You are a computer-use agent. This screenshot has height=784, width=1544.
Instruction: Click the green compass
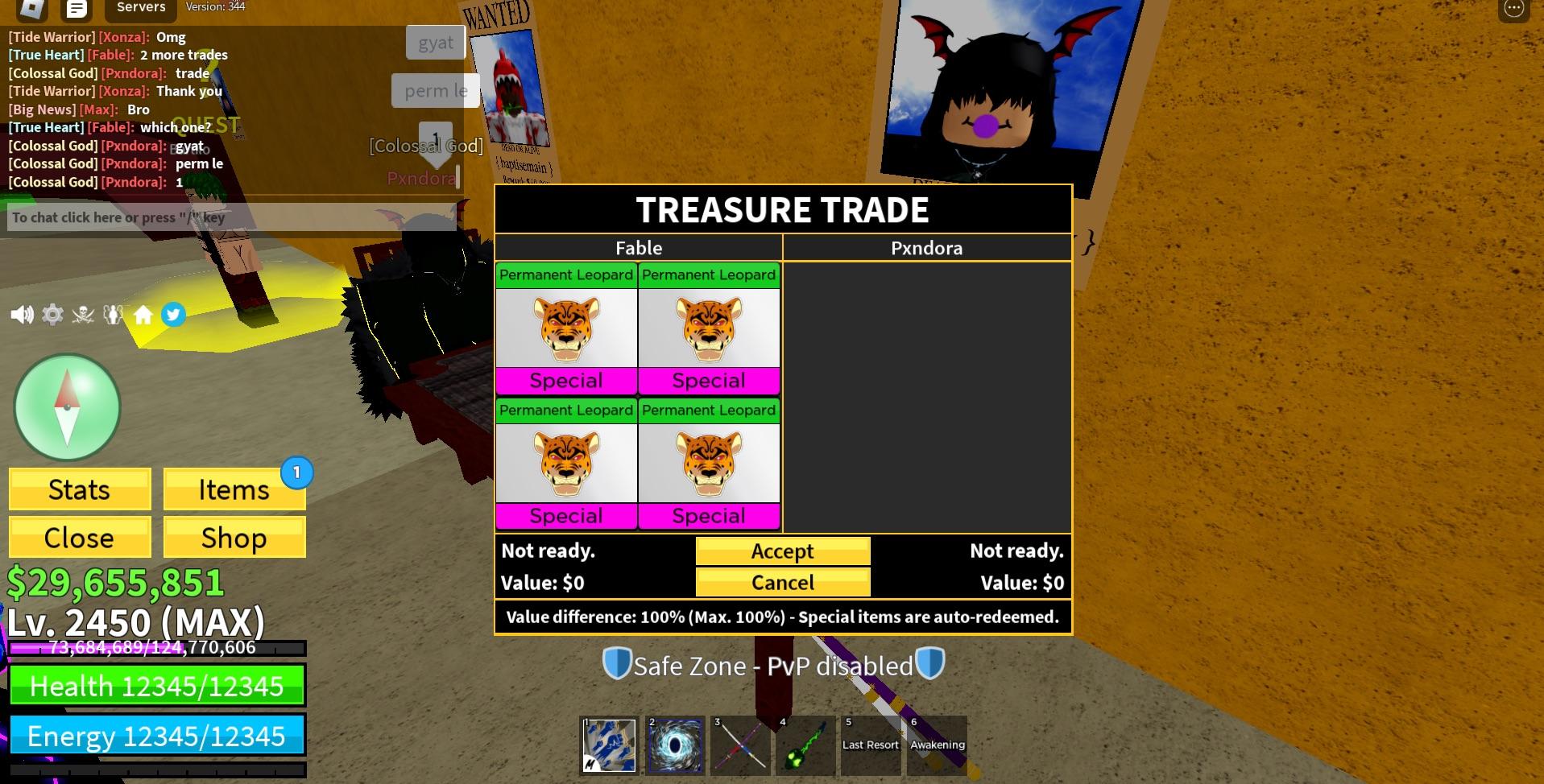pos(68,407)
